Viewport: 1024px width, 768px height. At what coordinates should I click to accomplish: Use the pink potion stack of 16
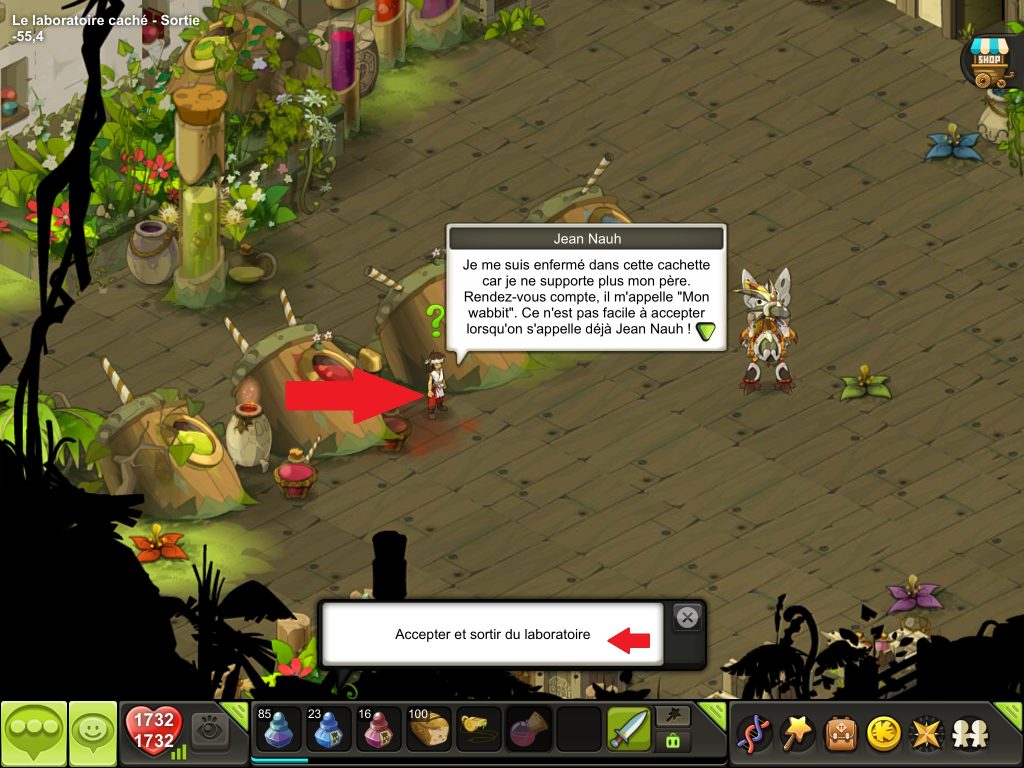point(378,729)
